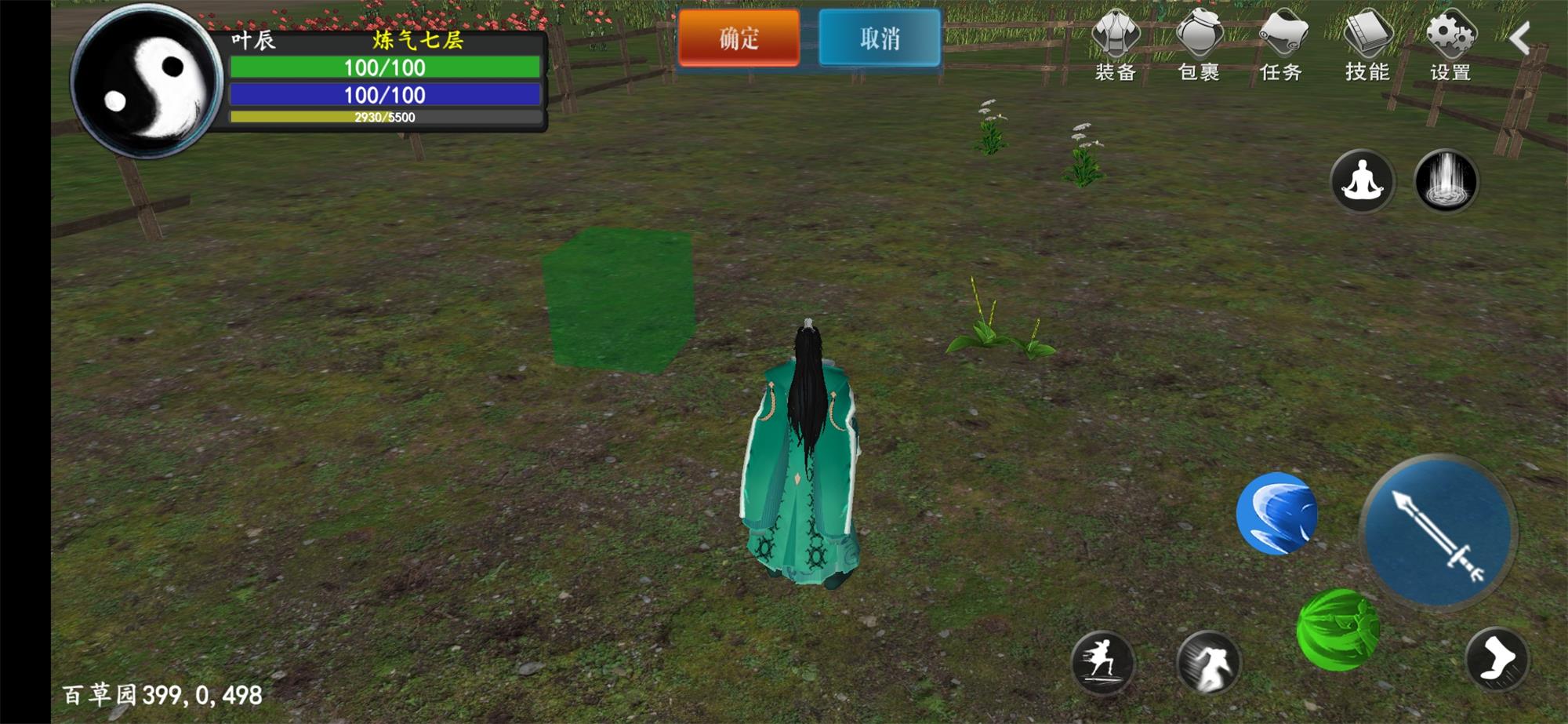Activate the meditation pose skill
This screenshot has height=724, width=1568.
tap(1363, 181)
